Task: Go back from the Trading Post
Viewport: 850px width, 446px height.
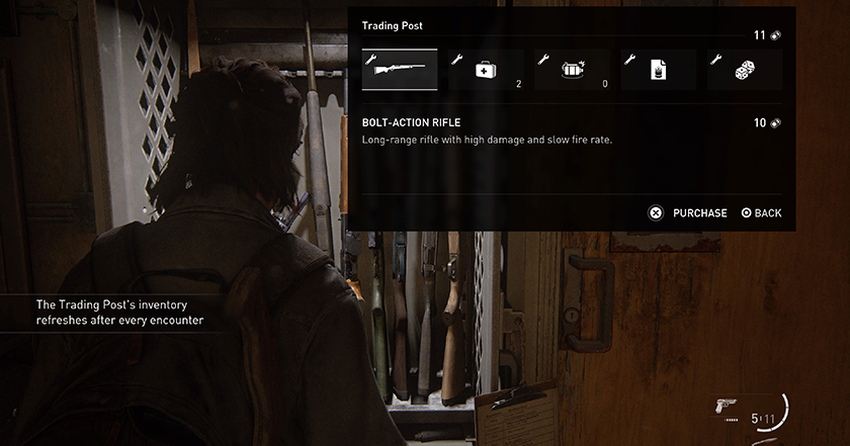Action: (x=762, y=213)
